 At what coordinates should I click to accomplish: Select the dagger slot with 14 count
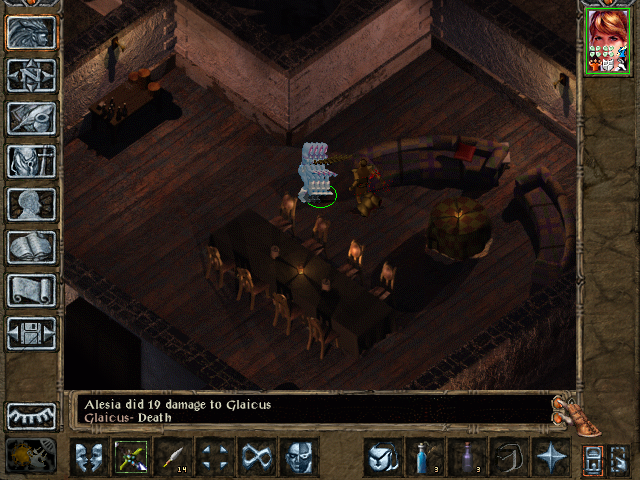173,458
